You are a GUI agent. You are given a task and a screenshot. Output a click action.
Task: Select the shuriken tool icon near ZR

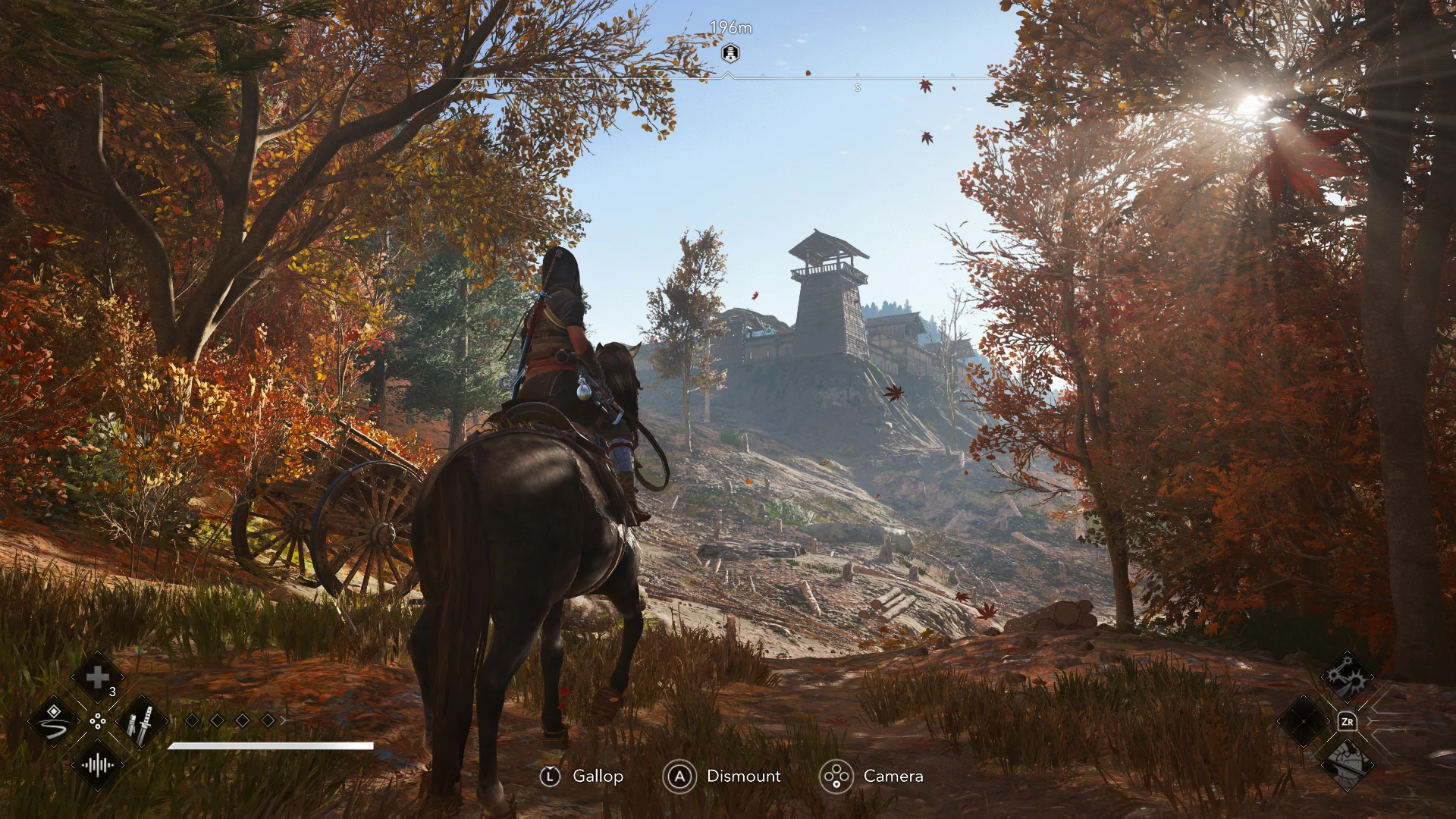1349,676
